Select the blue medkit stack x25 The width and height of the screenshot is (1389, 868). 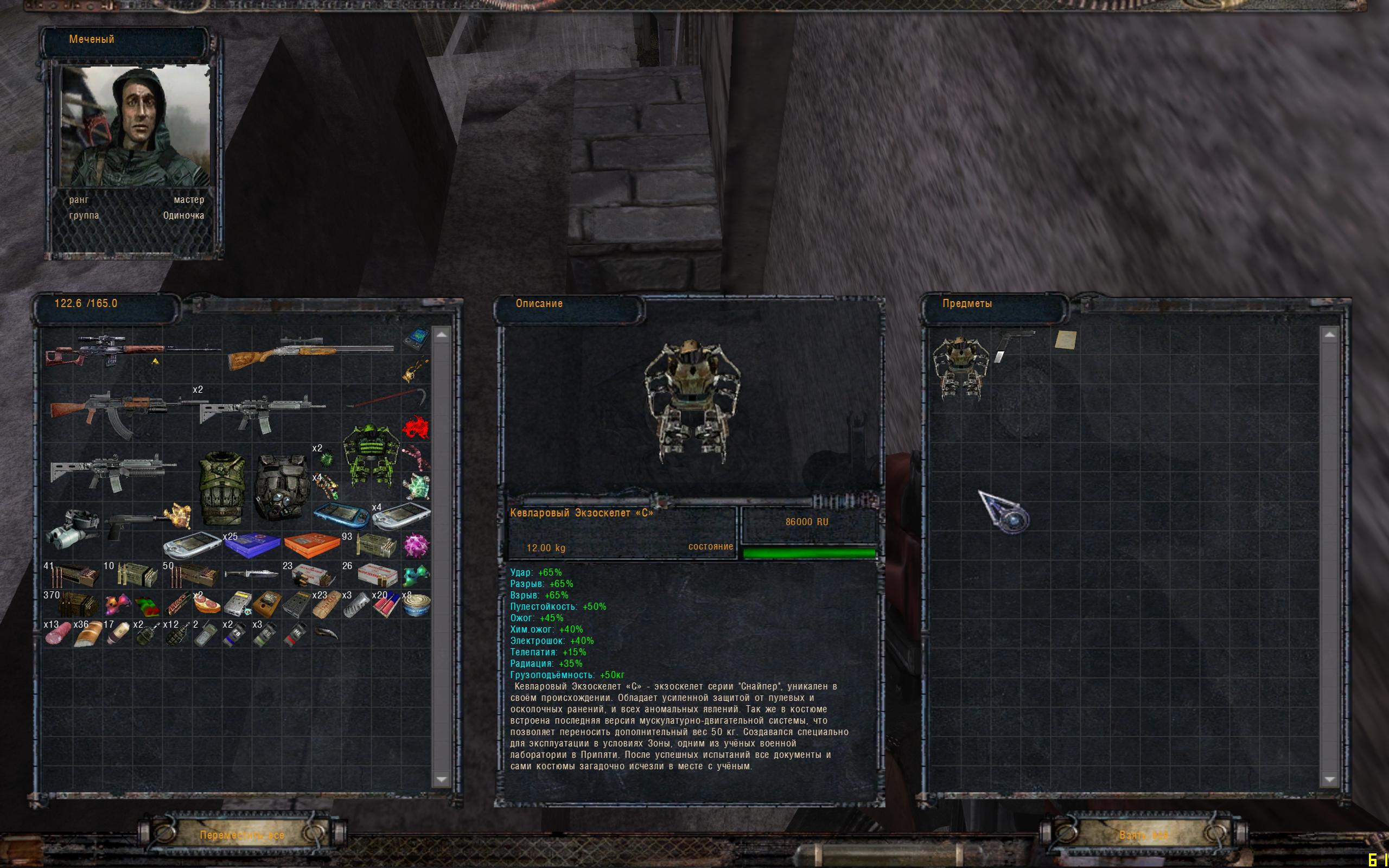[251, 545]
